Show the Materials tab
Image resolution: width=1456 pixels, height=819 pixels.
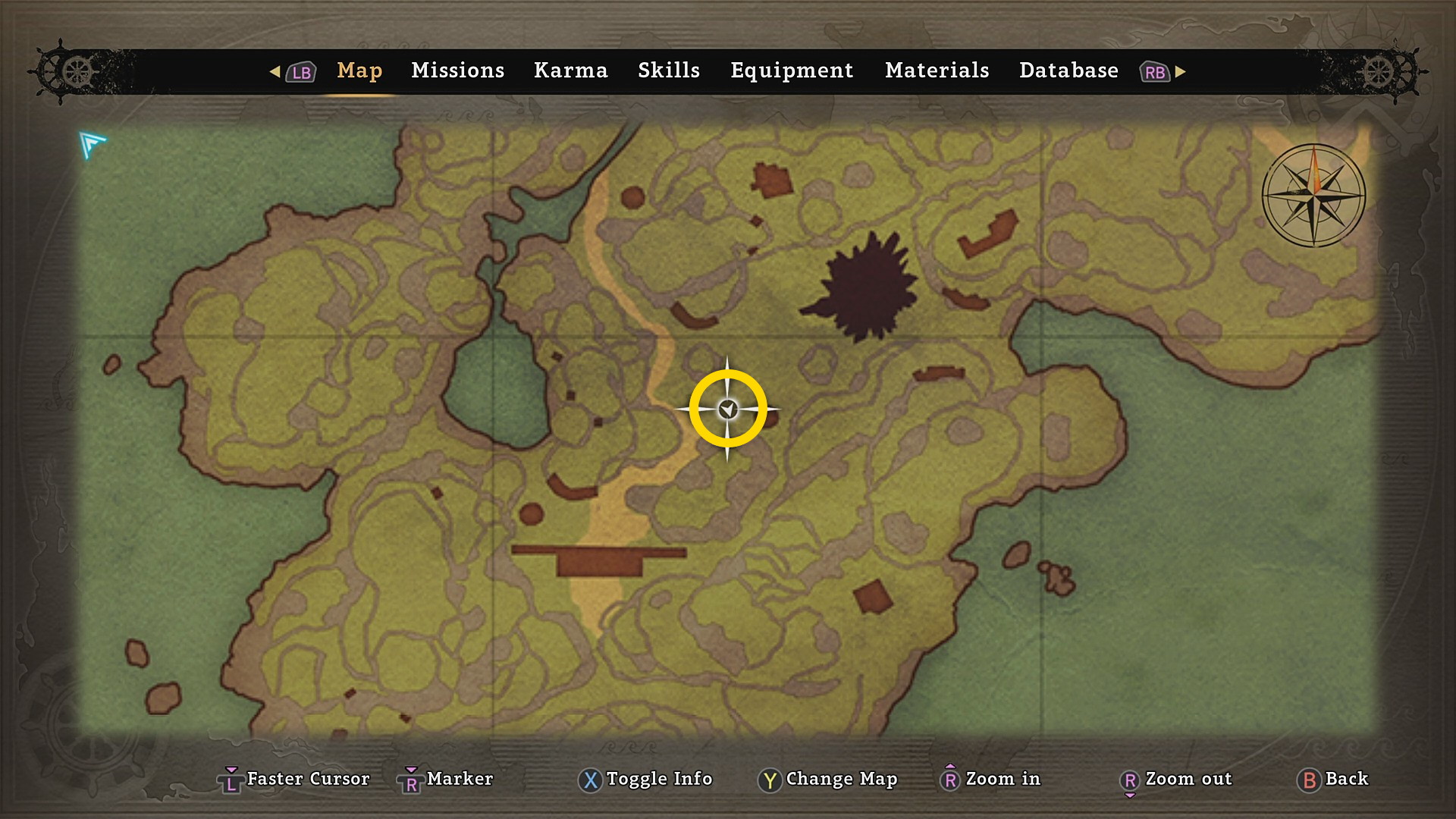point(937,71)
